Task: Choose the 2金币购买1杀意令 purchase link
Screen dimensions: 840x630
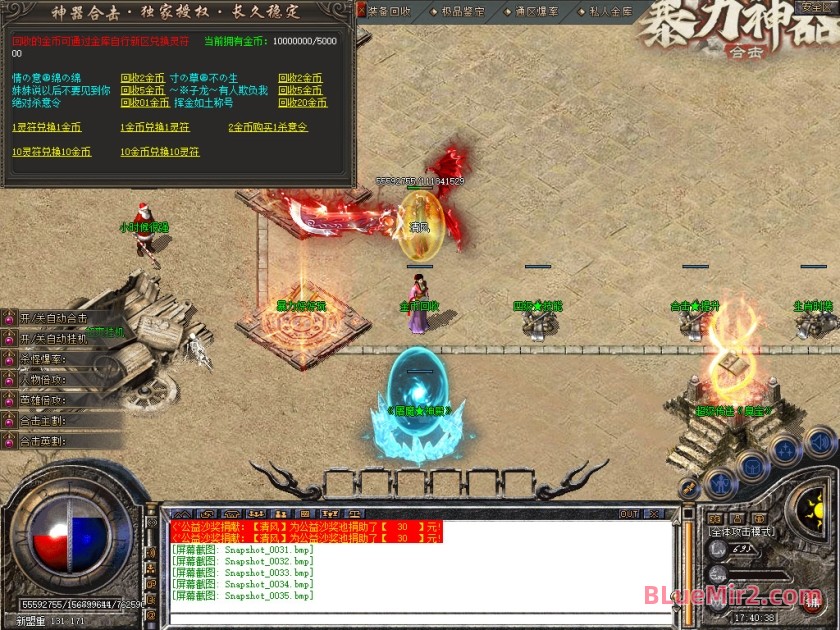Action: point(268,128)
